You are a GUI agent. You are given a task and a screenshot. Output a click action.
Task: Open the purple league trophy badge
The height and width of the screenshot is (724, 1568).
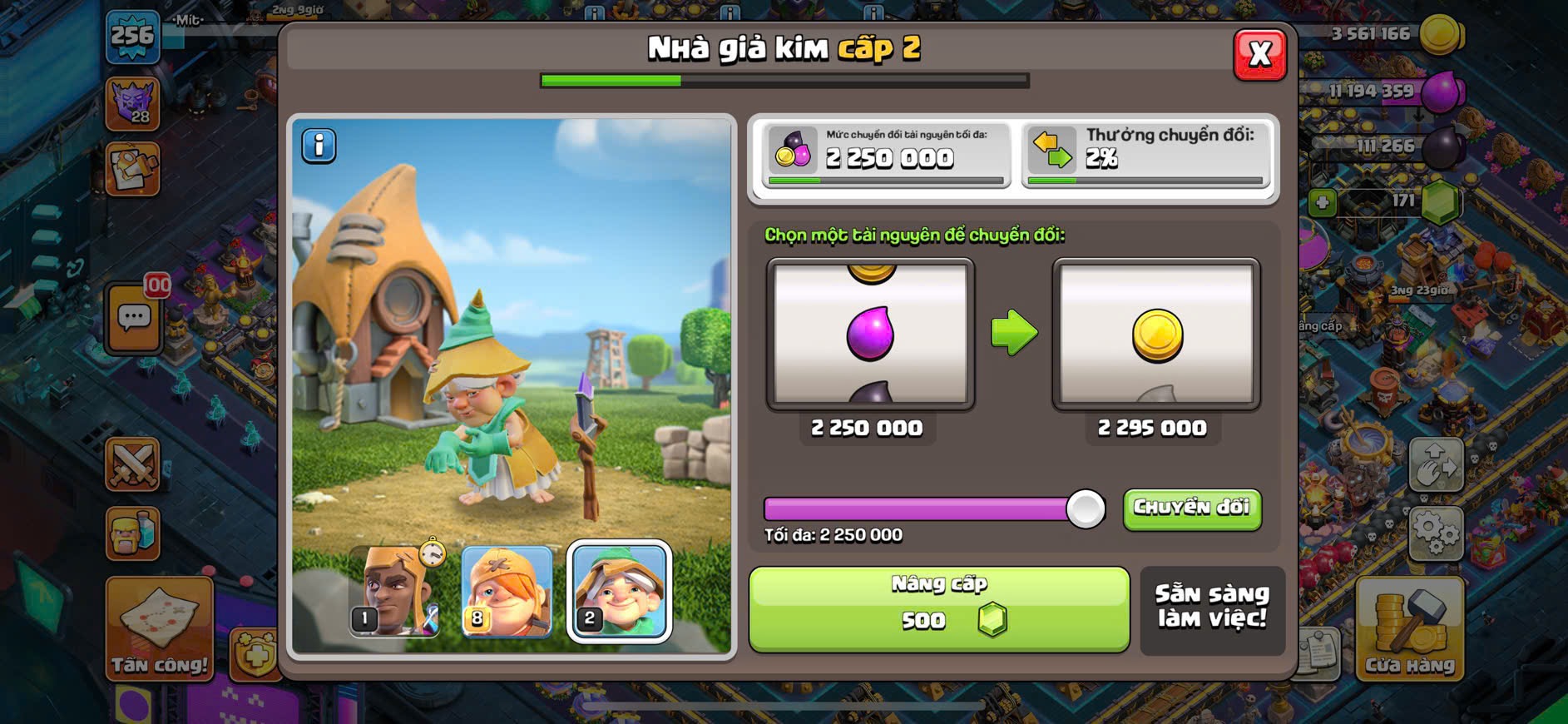point(133,103)
